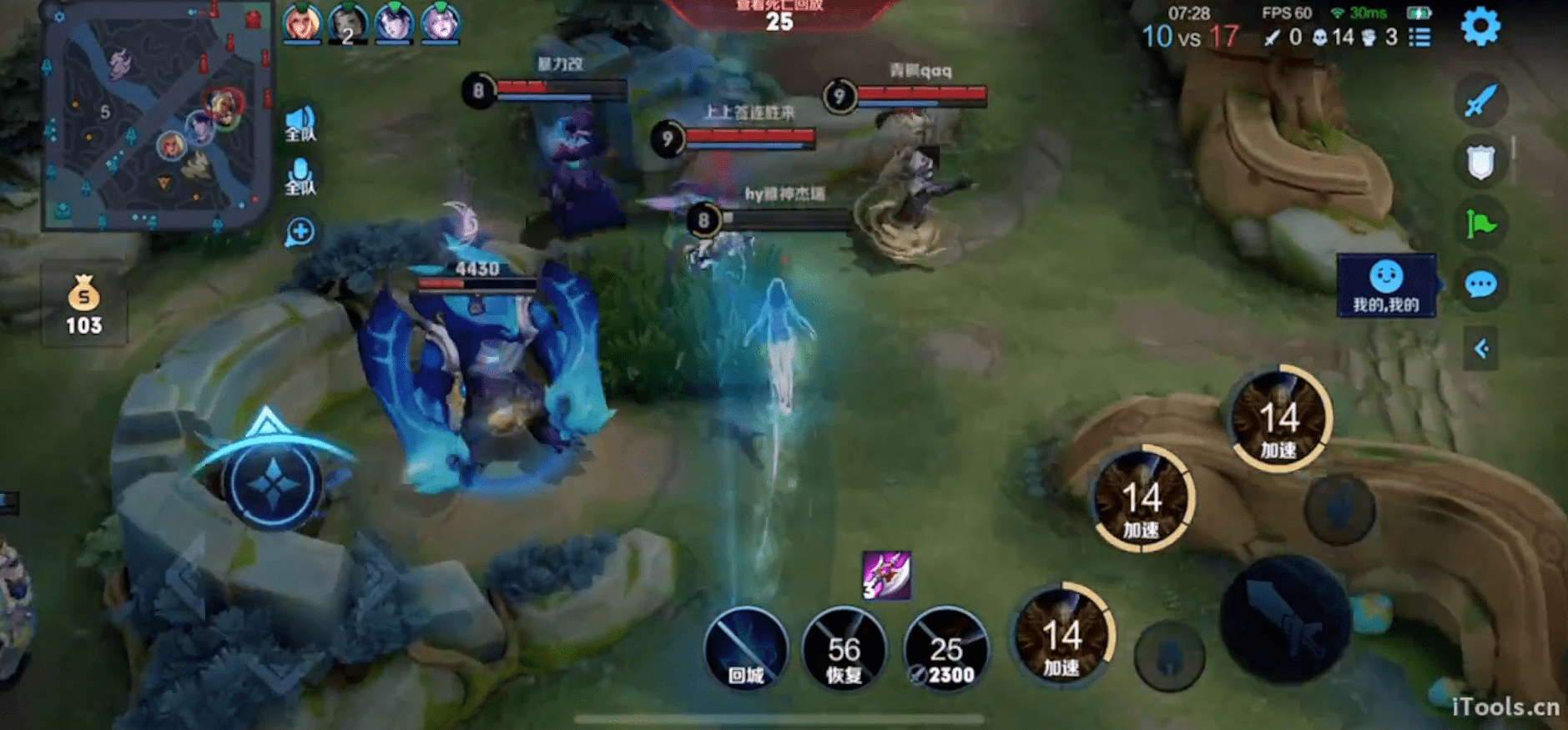The width and height of the screenshot is (1568, 730).
Task: Open the shop via the gold counter
Action: 83,306
